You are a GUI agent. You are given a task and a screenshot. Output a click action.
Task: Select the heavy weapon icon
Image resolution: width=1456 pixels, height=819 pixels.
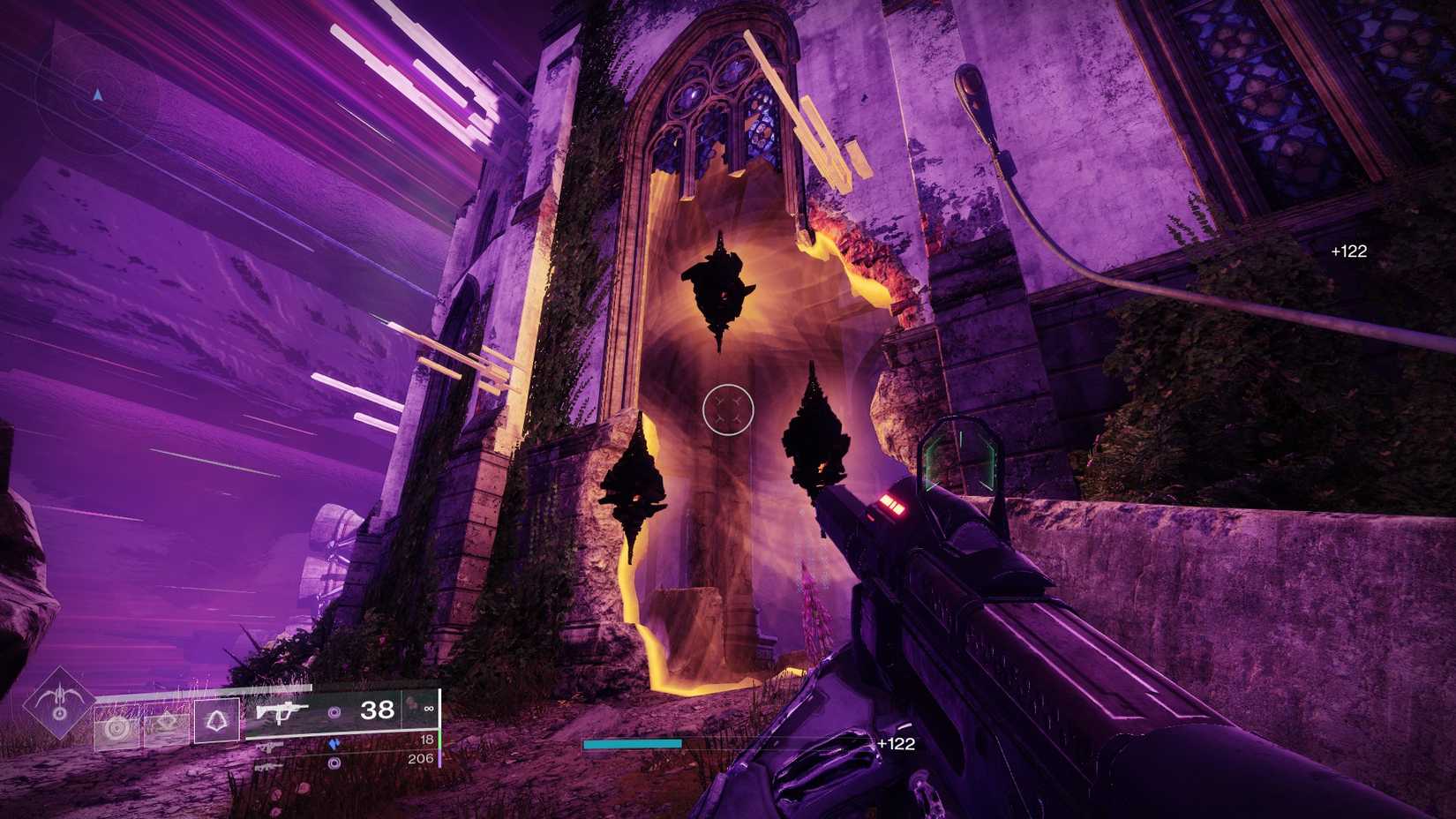point(269,768)
